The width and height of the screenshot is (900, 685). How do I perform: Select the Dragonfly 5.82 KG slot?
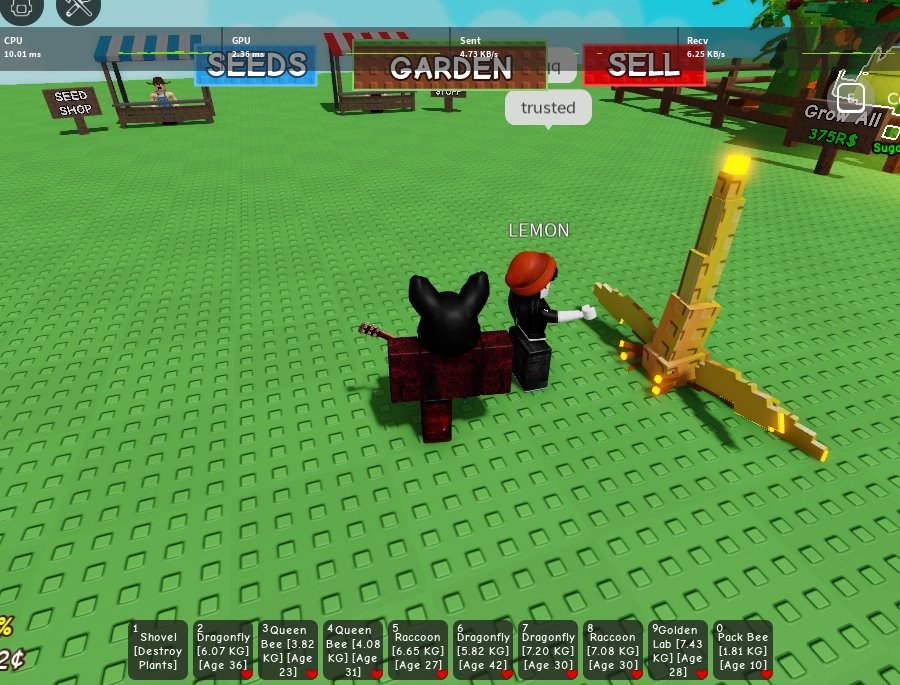point(483,650)
